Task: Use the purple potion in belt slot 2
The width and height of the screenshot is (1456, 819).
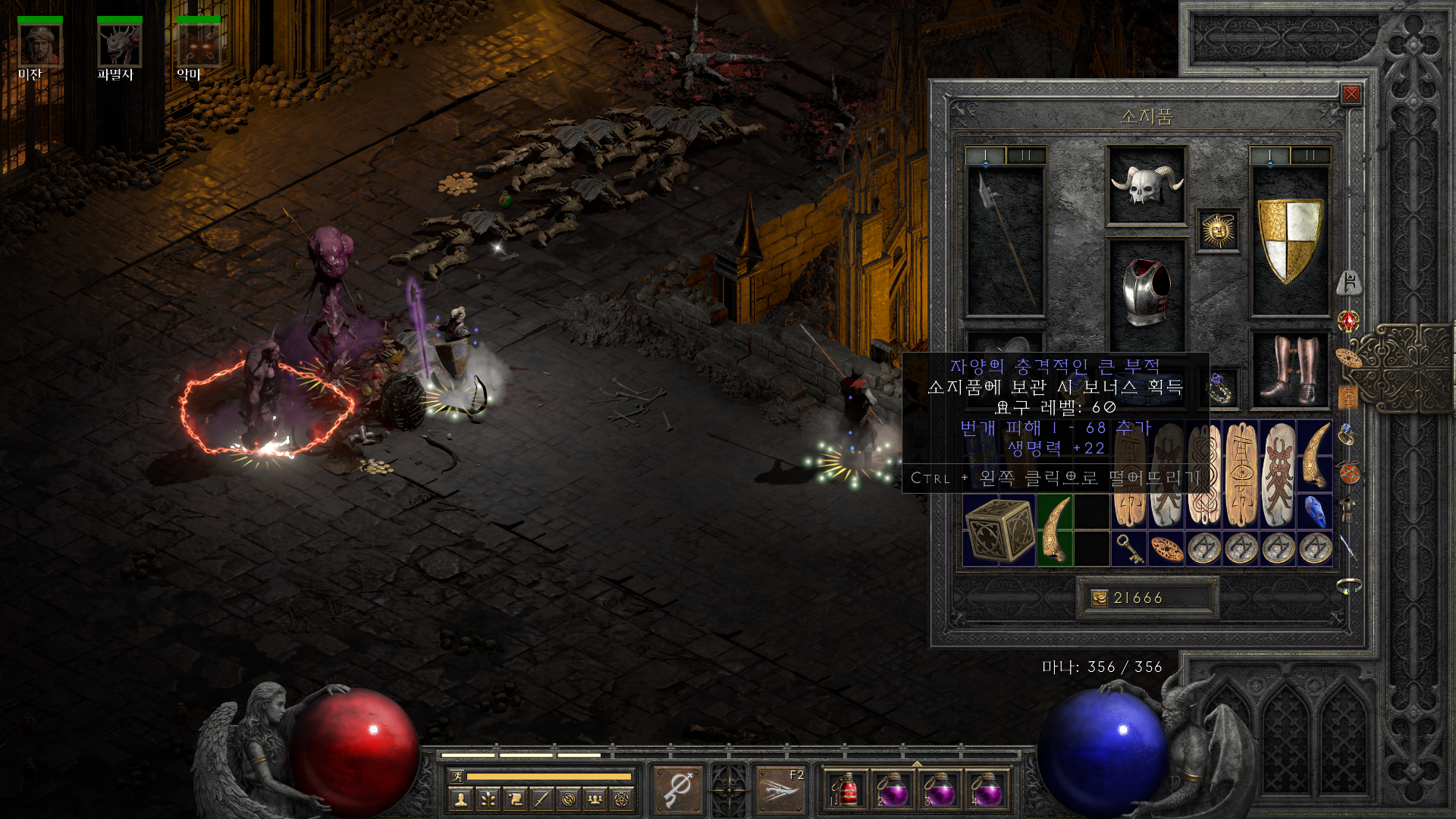Action: (x=893, y=791)
